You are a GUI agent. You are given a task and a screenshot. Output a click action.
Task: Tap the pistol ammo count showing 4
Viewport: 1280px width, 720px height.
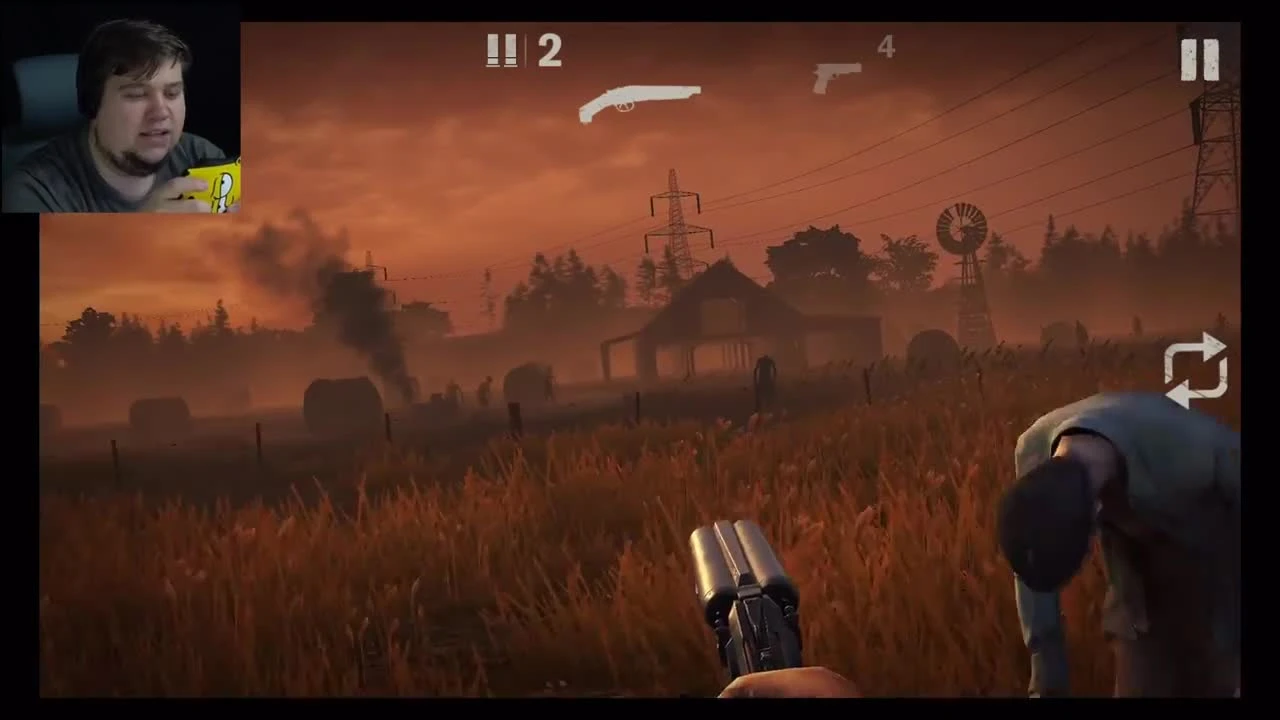(x=885, y=47)
